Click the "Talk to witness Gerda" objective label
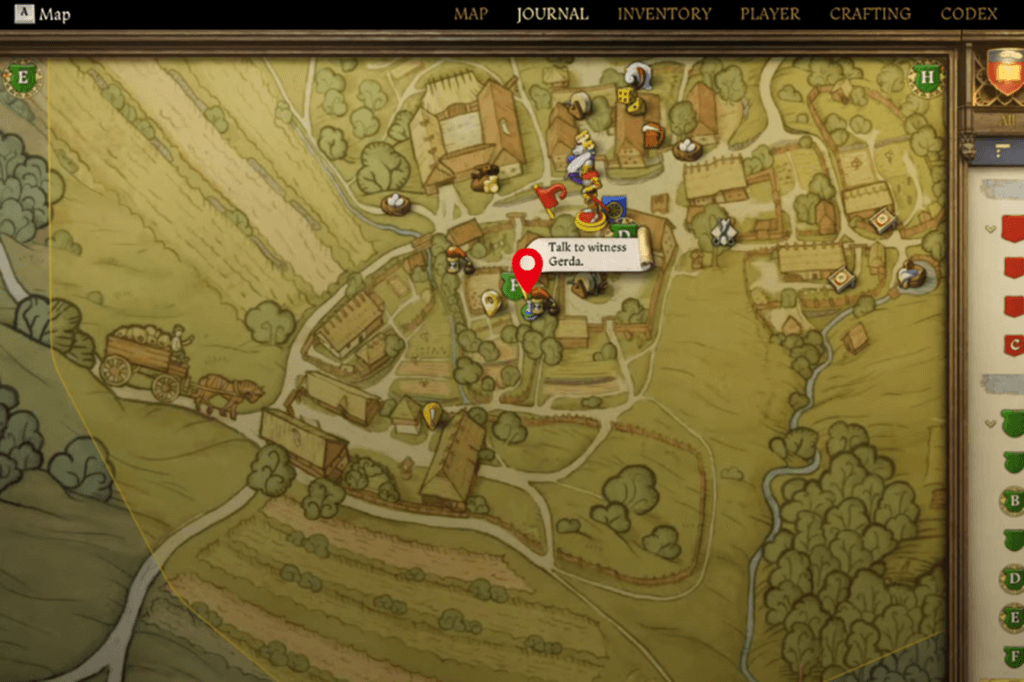The width and height of the screenshot is (1024, 682). [587, 254]
